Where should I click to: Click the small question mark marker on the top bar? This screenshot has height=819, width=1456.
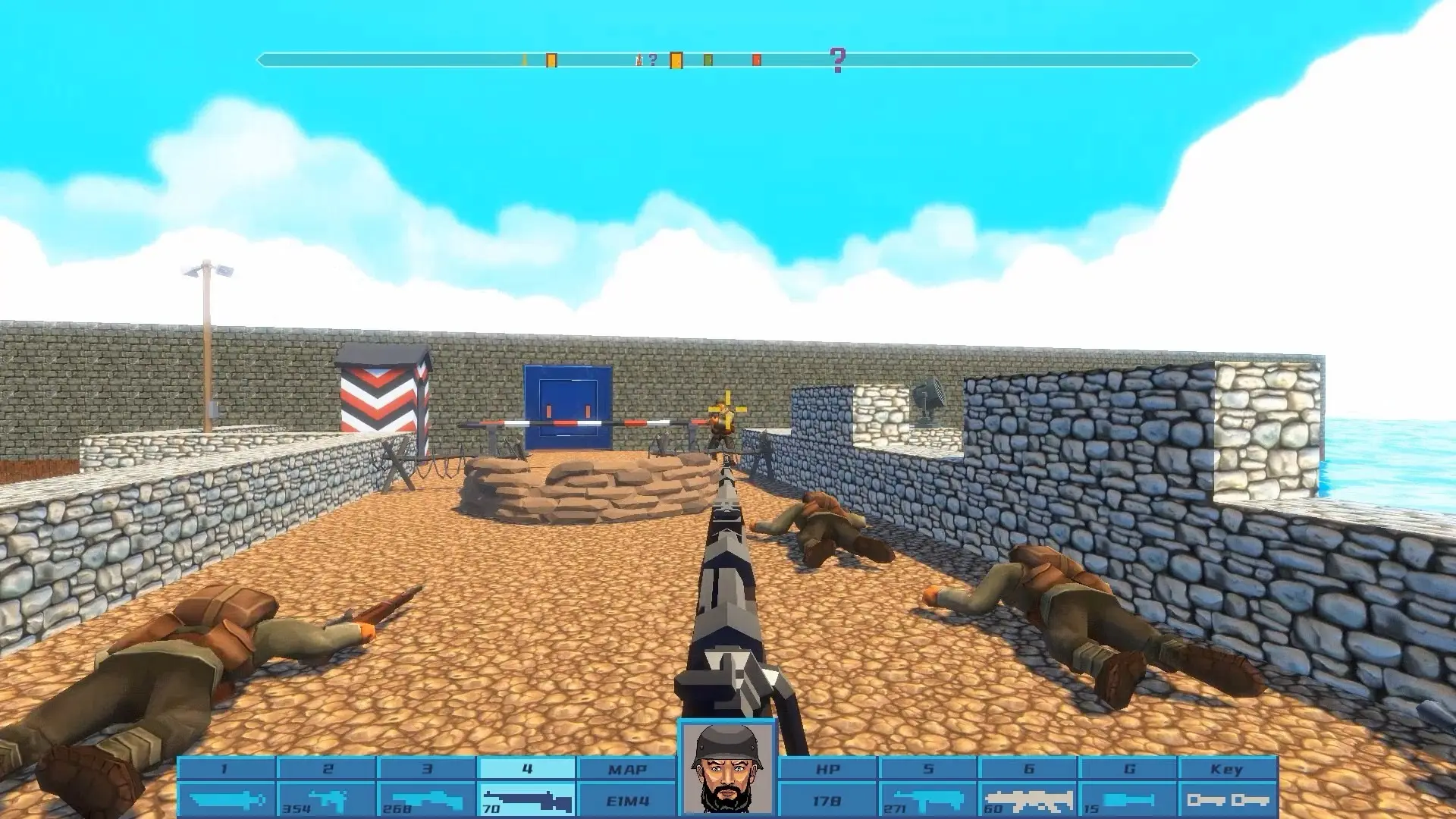652,58
